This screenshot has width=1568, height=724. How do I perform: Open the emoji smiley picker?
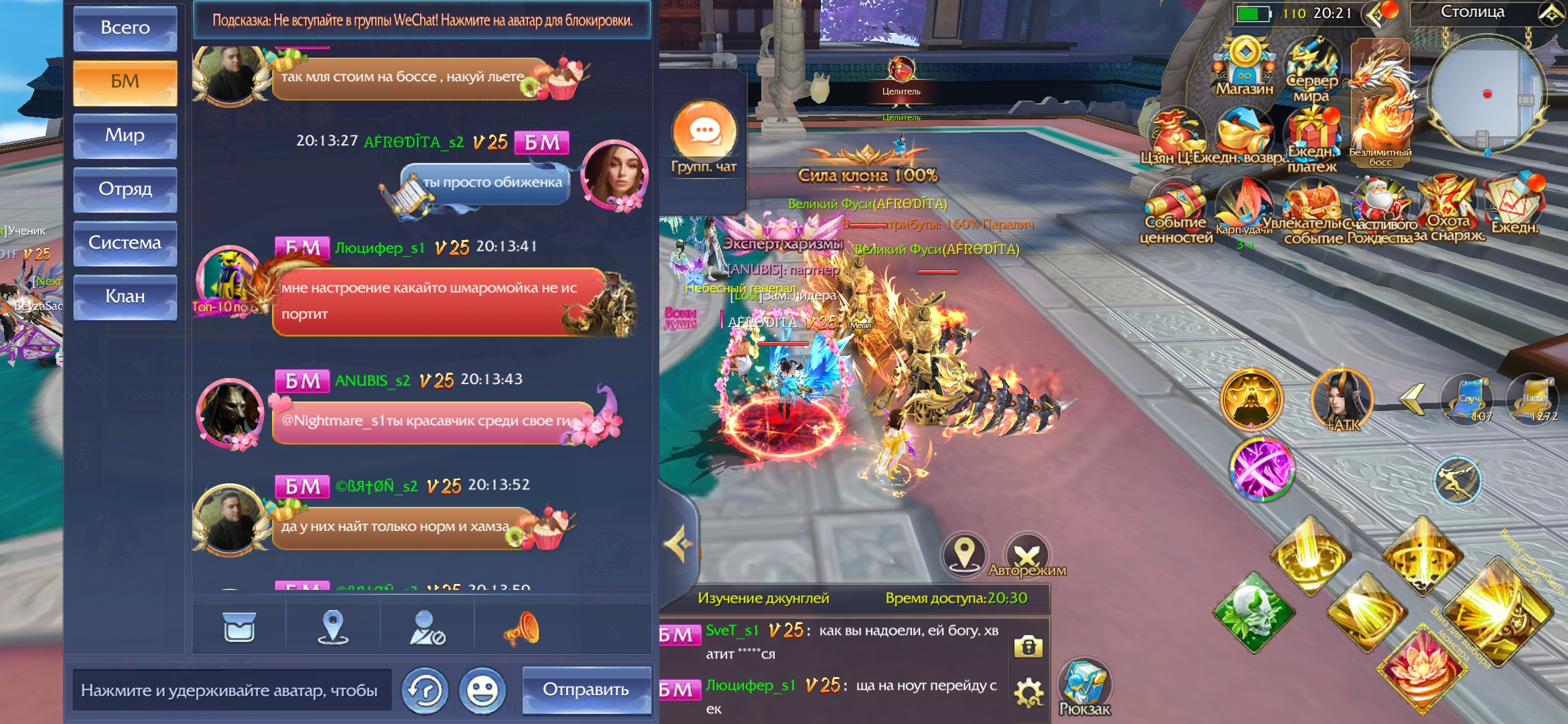tap(482, 690)
